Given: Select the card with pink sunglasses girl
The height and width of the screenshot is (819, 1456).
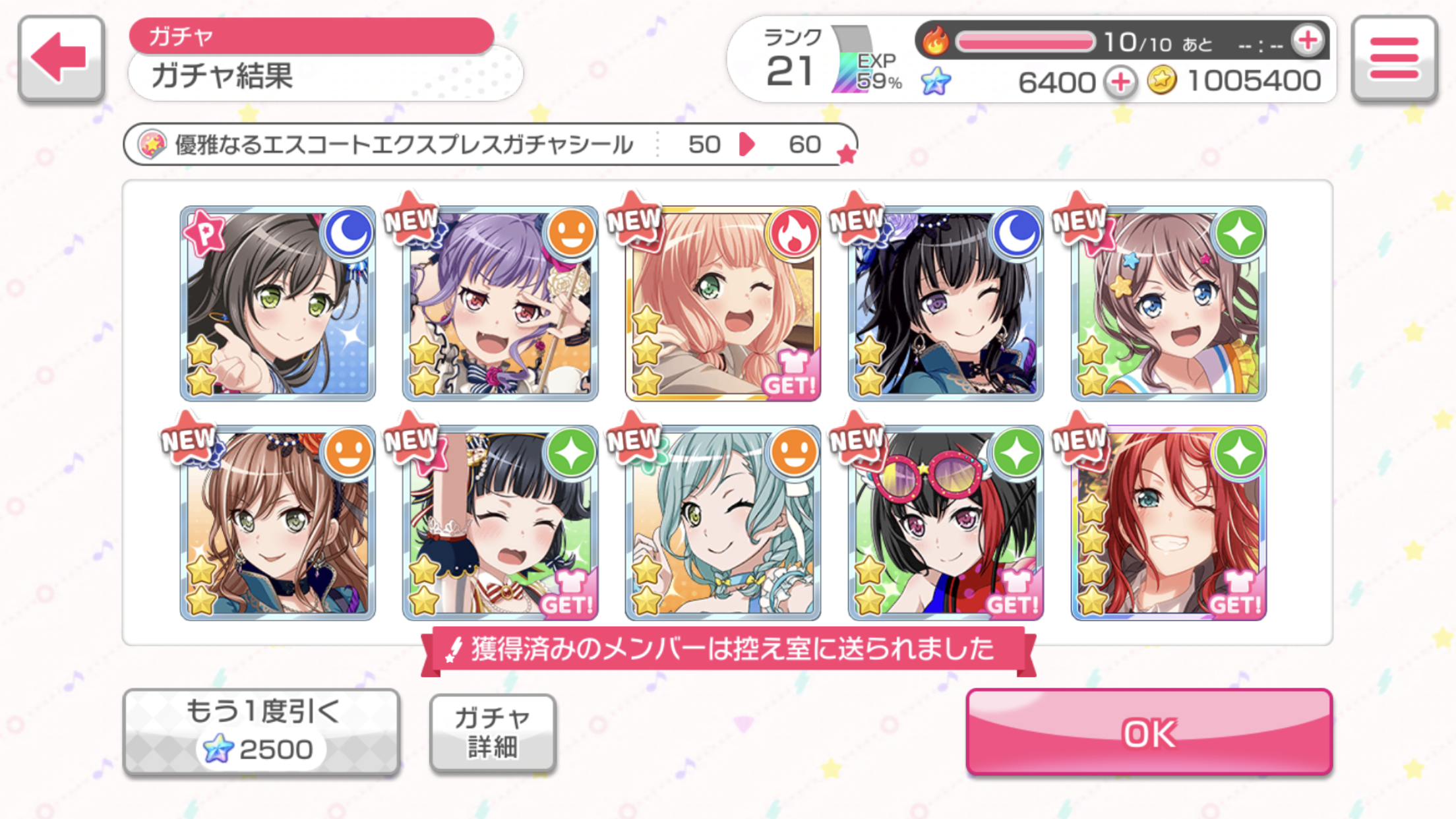Looking at the screenshot, I should (945, 523).
